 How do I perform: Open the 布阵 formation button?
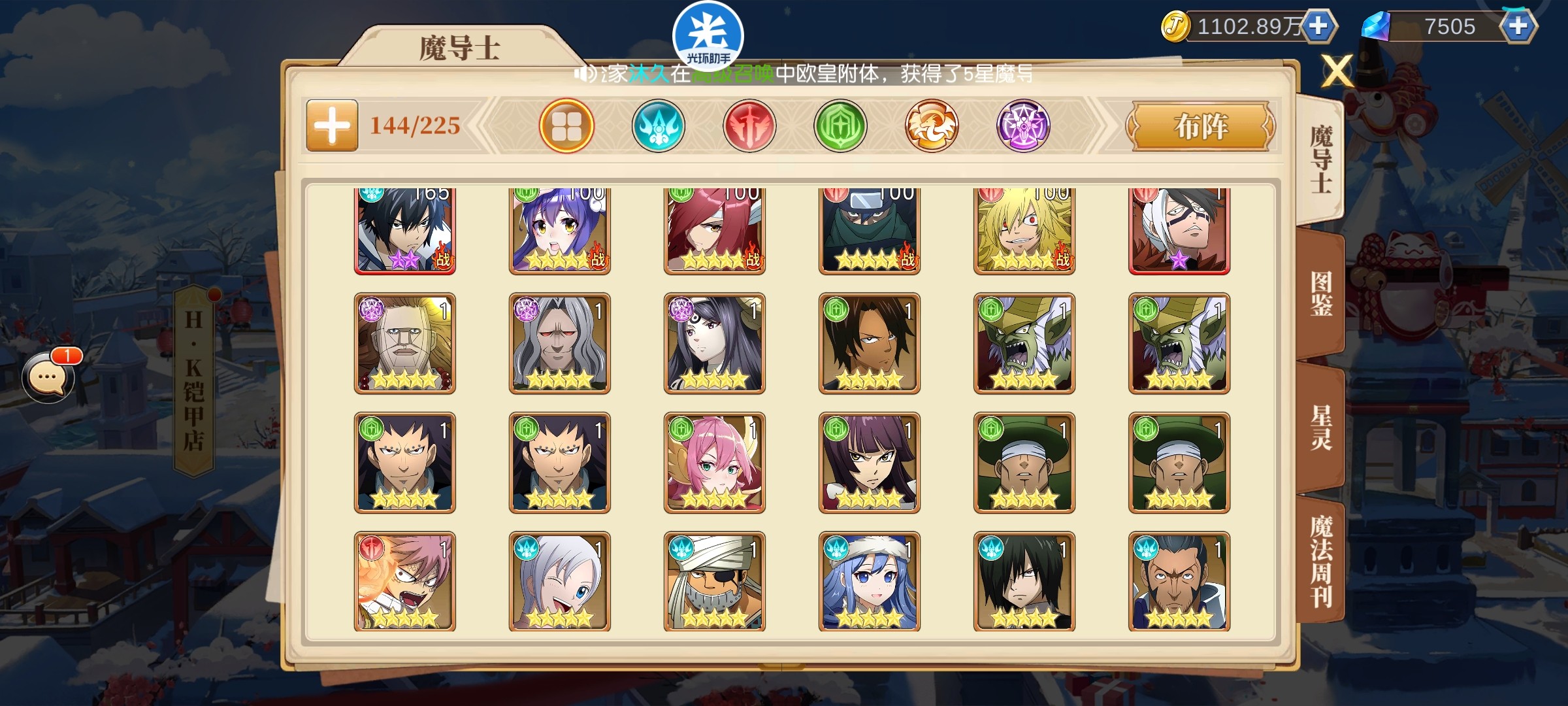[1201, 126]
